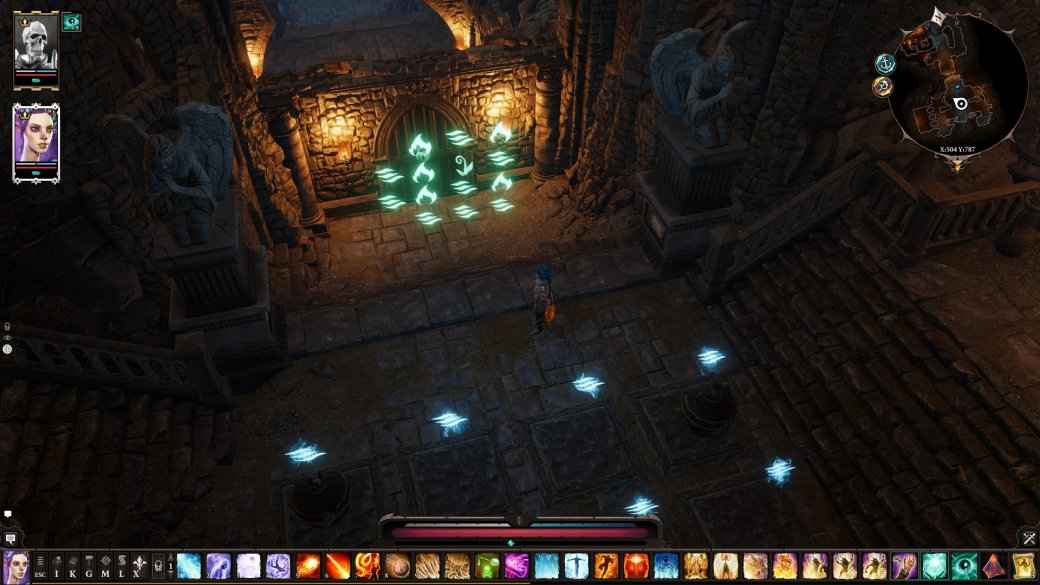The image size is (1040, 585).
Task: Open the chat log speech bubble button
Action: (10, 540)
